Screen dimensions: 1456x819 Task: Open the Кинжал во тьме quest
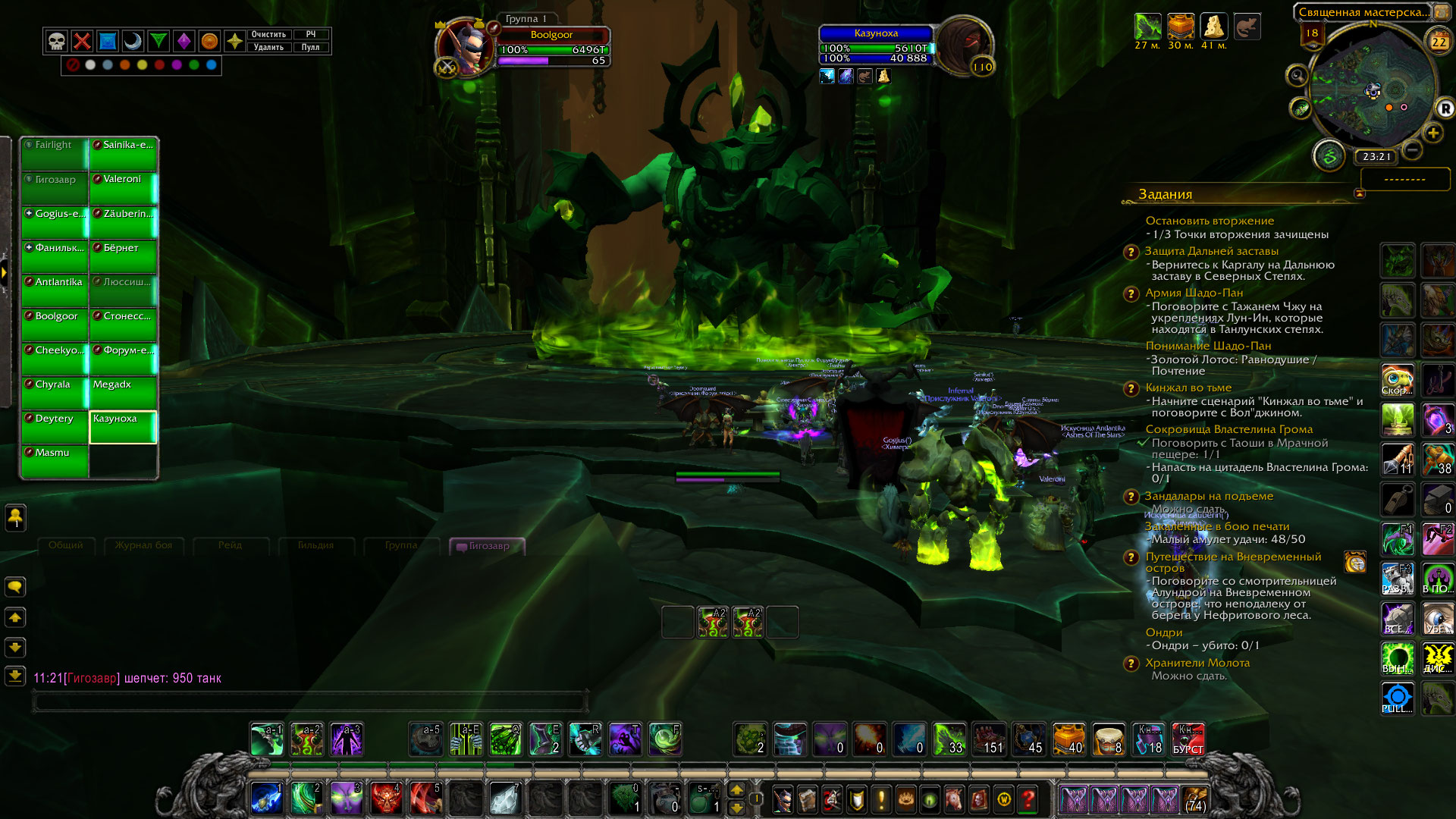coord(1188,388)
